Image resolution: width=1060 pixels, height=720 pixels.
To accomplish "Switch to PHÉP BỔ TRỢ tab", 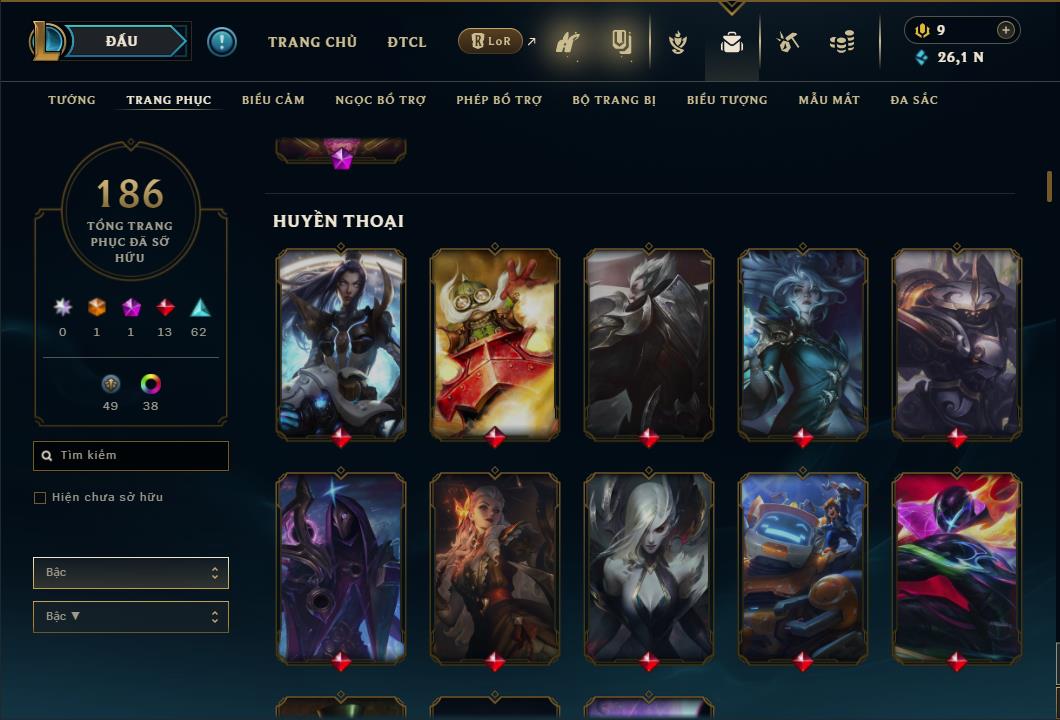I will (x=499, y=100).
